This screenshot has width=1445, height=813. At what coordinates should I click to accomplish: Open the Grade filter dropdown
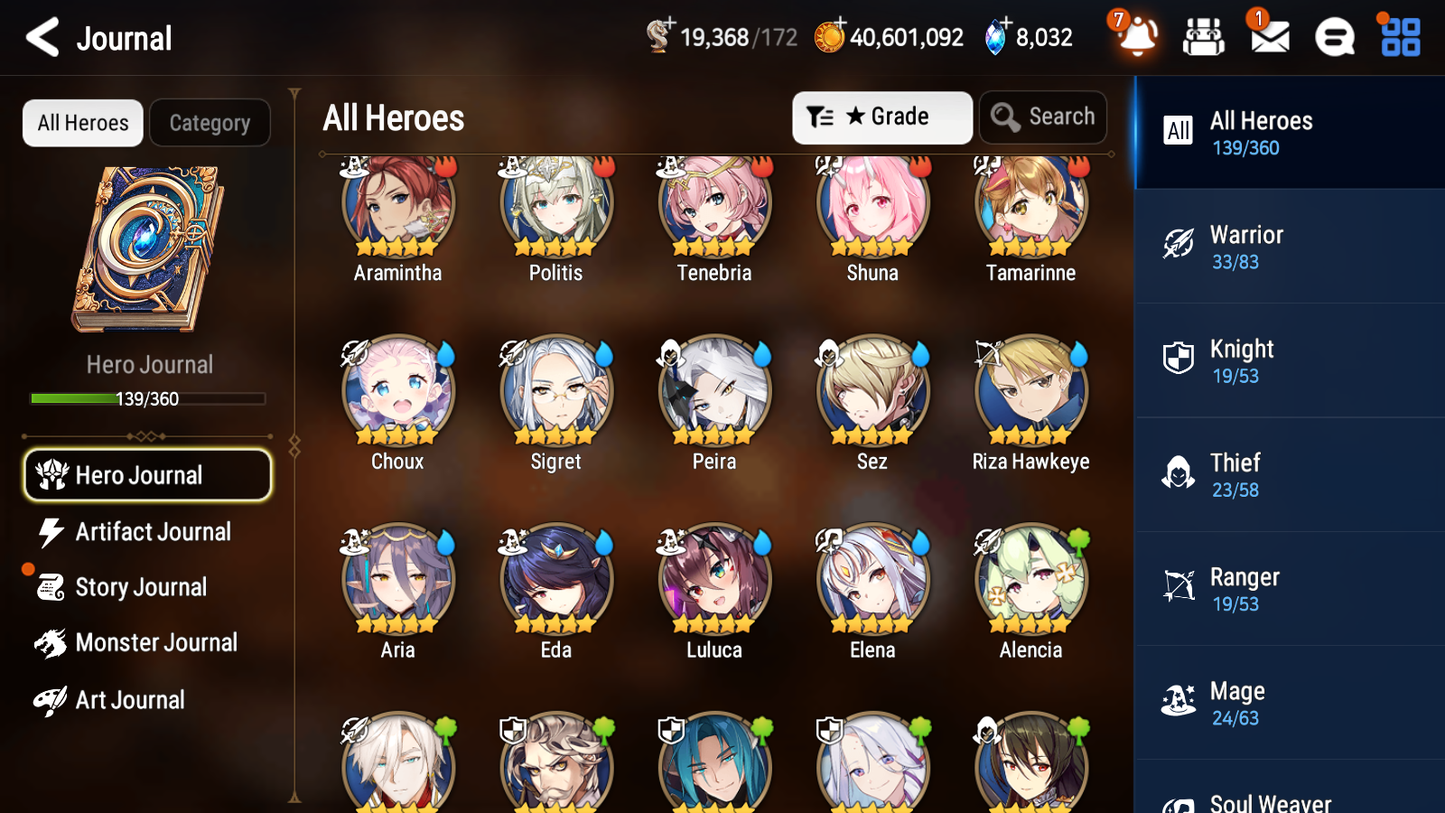tap(882, 117)
